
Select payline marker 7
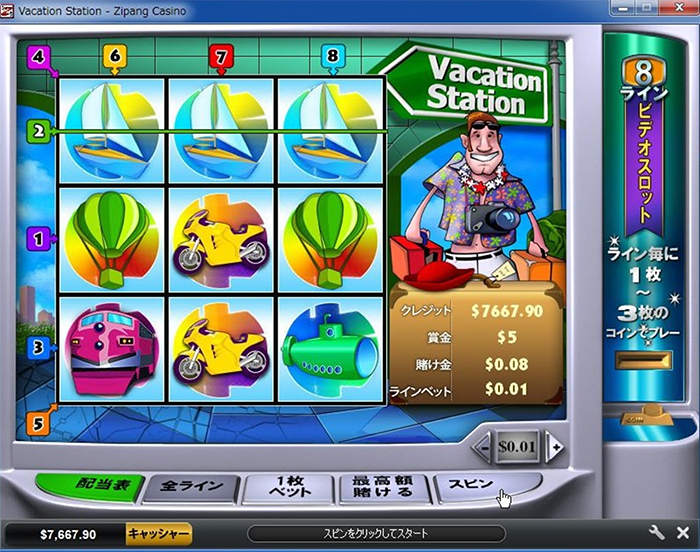click(222, 57)
